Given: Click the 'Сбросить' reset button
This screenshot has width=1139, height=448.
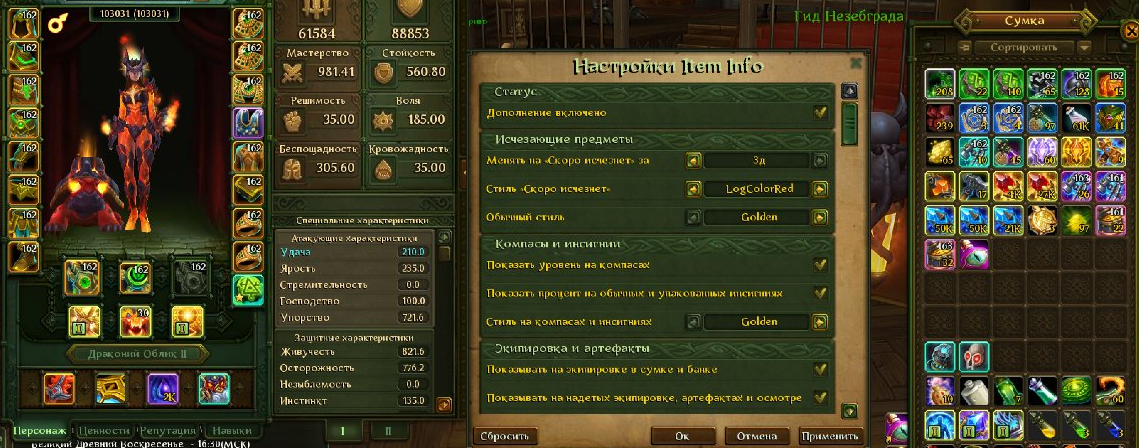Looking at the screenshot, I should point(505,437).
